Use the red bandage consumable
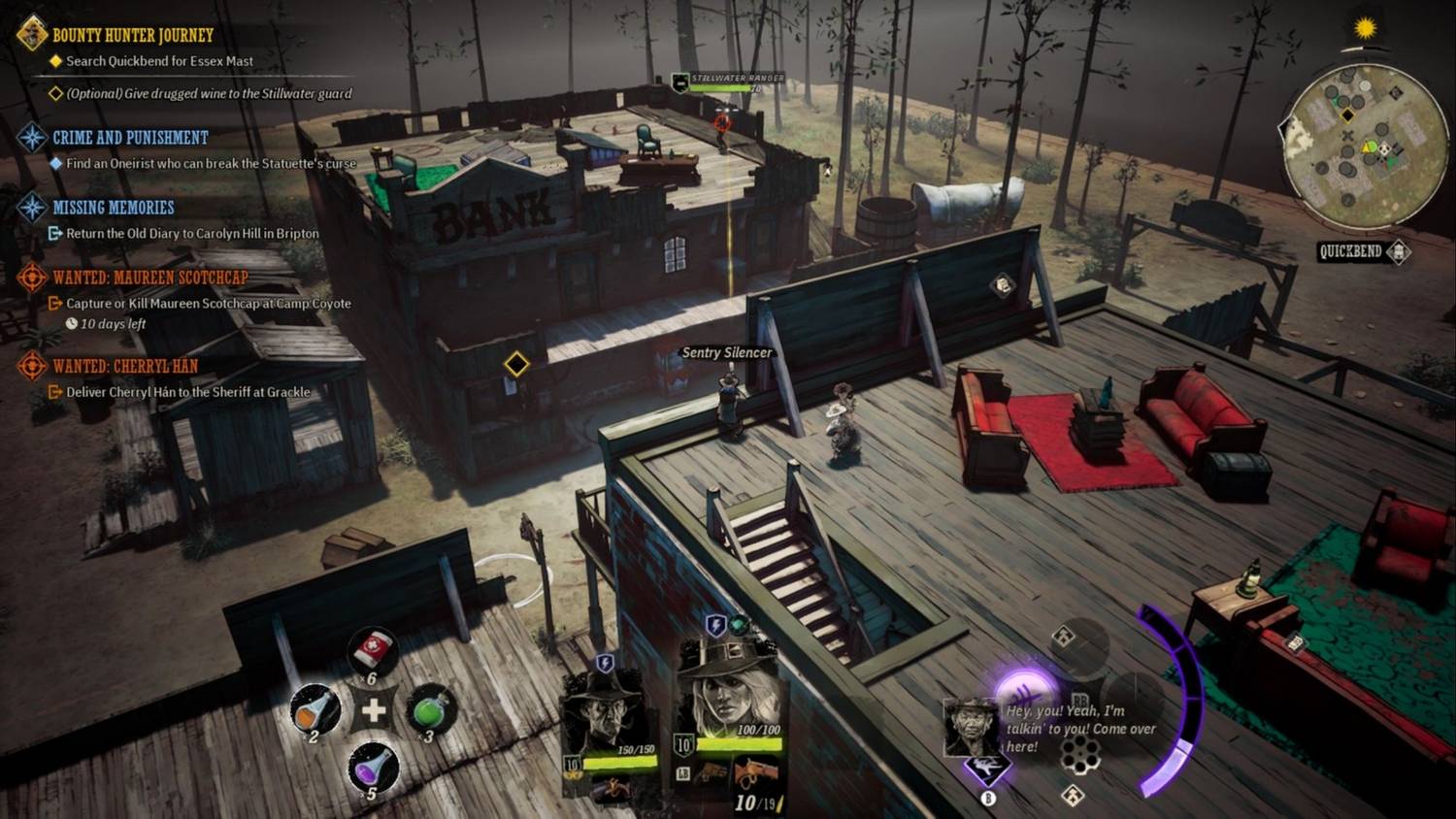Image resolution: width=1456 pixels, height=819 pixels. (x=373, y=650)
